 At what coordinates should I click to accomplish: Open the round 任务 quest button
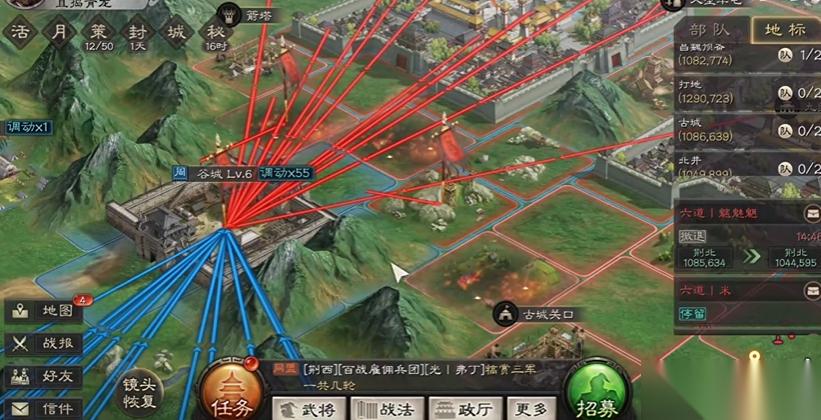pos(231,393)
